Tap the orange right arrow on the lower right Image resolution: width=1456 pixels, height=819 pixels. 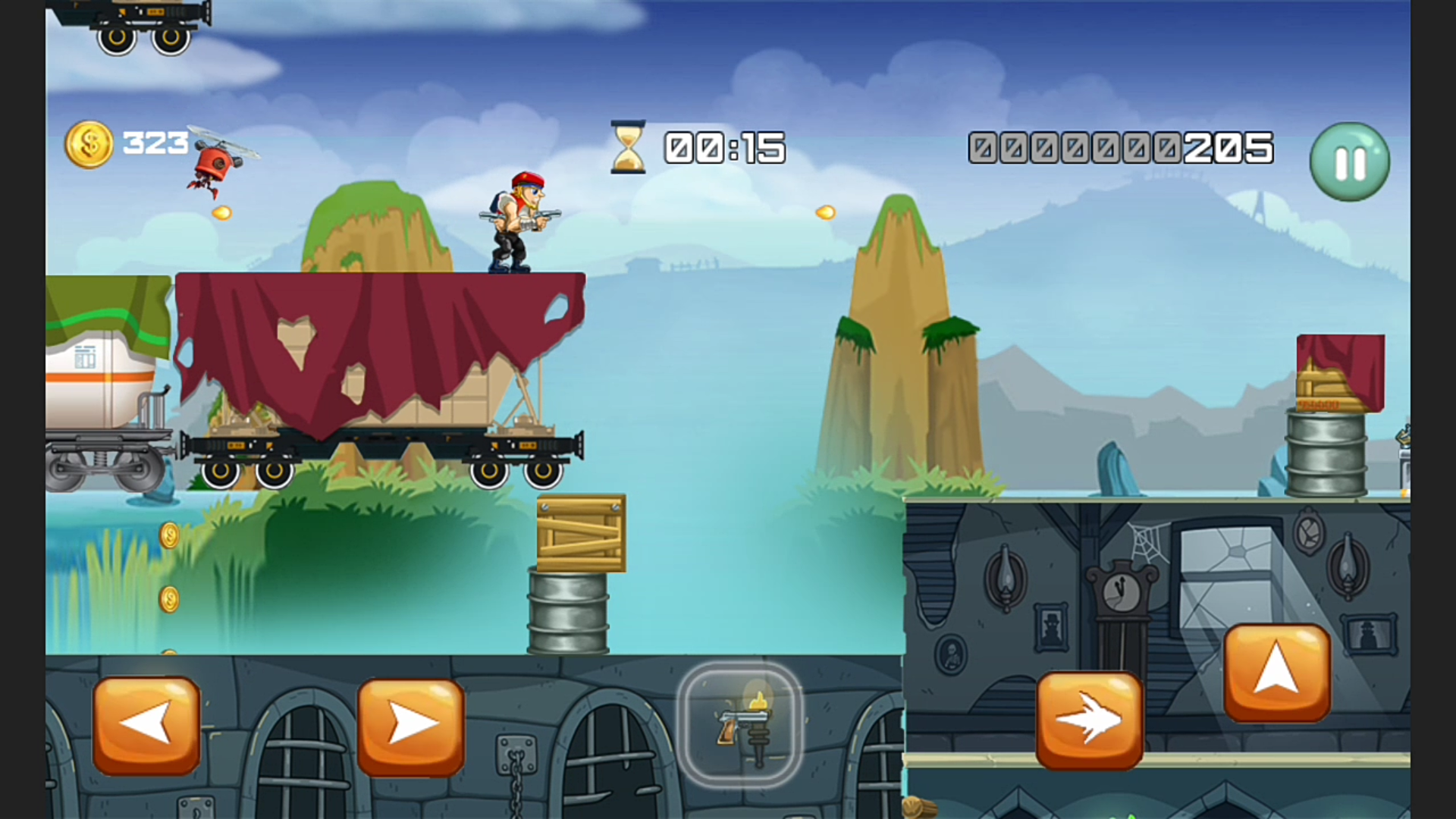pos(1090,718)
